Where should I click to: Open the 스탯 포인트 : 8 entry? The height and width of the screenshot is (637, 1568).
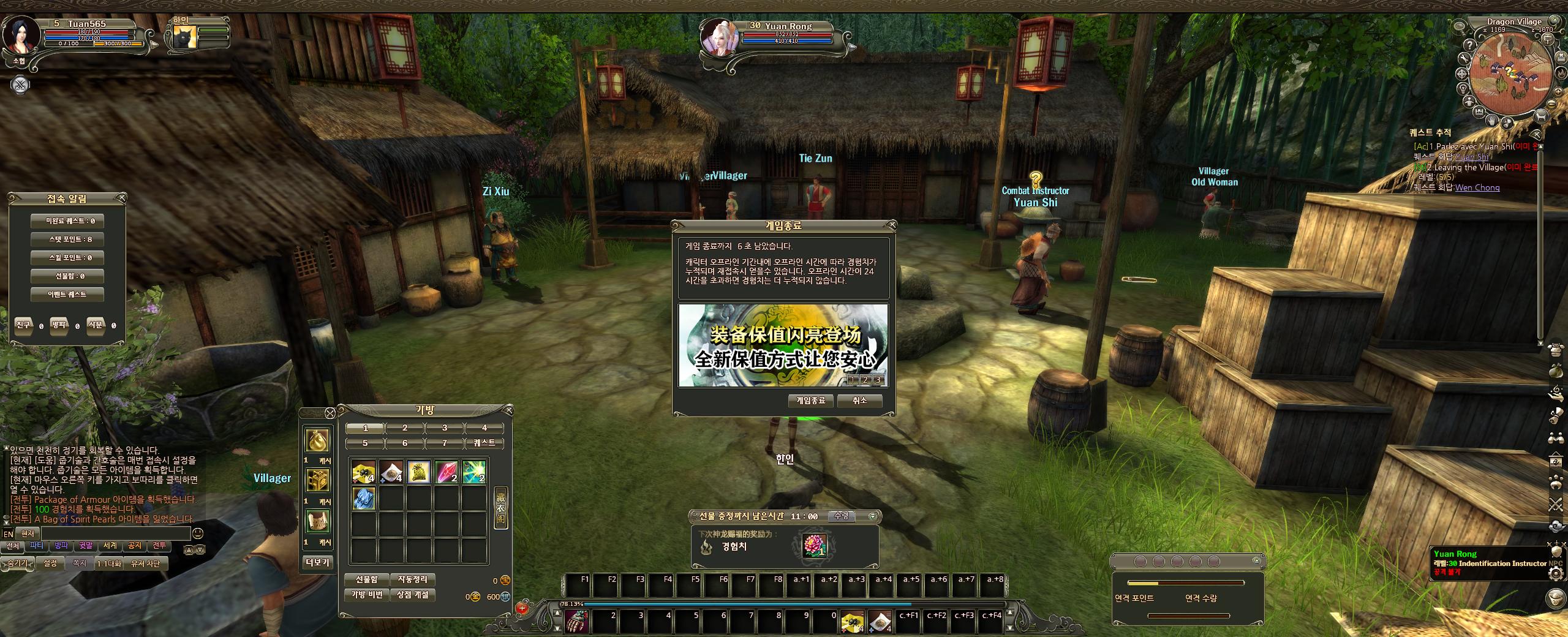[x=67, y=239]
